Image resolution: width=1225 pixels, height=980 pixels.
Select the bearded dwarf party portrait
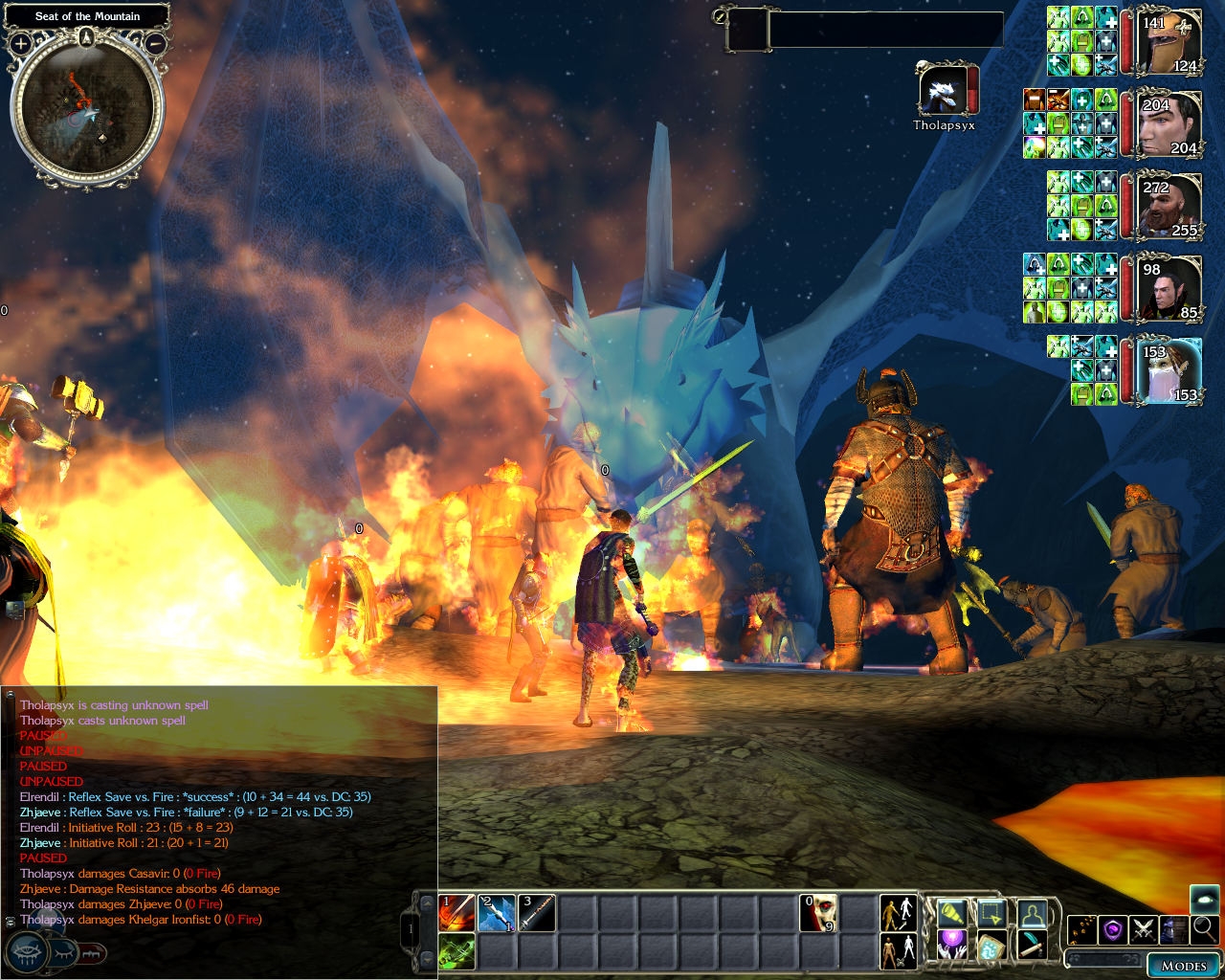click(1170, 206)
